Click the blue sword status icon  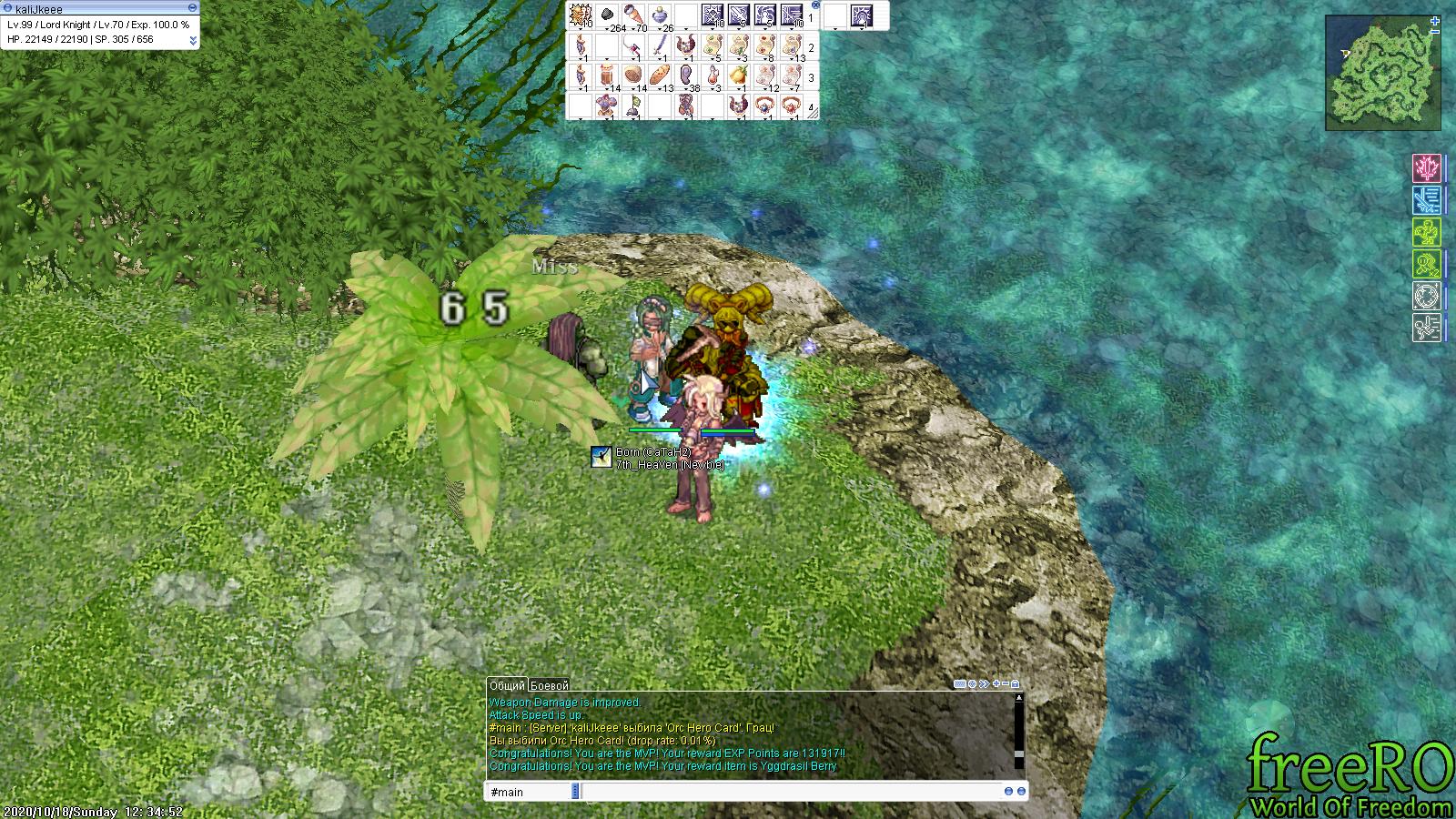(x=1426, y=199)
